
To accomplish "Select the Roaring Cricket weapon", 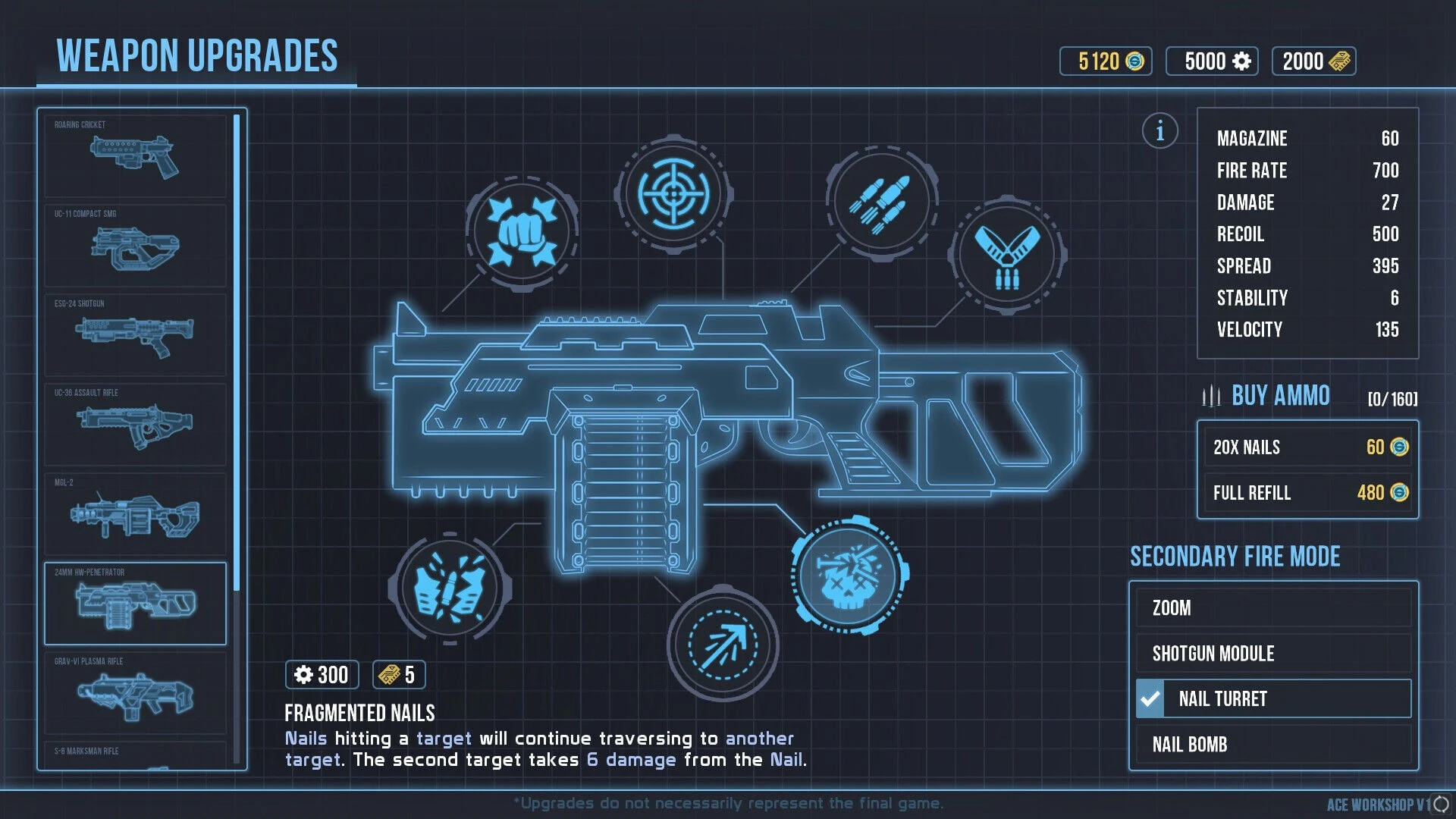I will [x=135, y=156].
